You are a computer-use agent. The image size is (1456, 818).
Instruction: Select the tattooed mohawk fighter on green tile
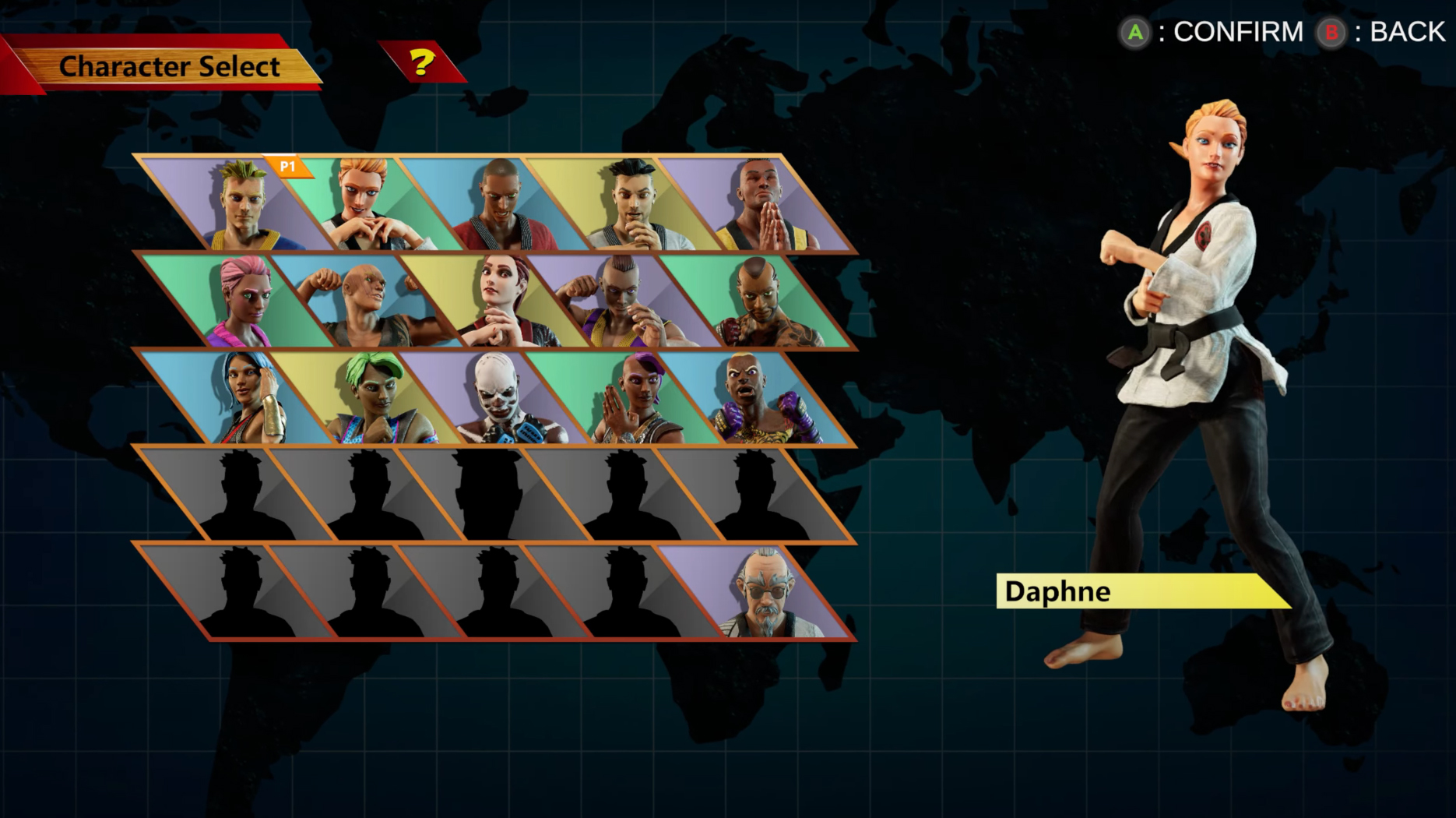[x=759, y=302]
